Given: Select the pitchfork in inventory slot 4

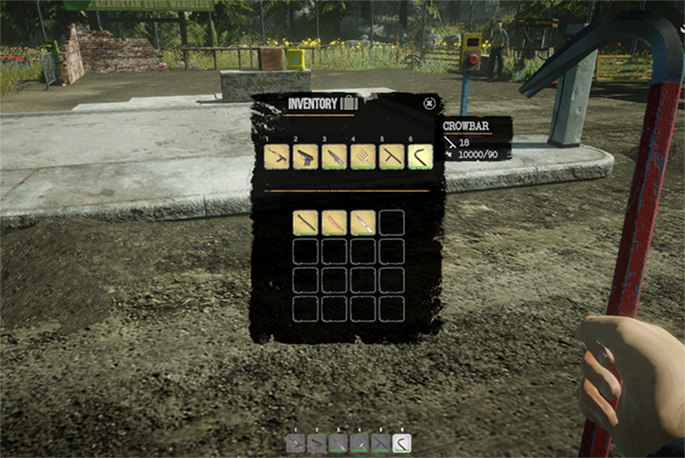Looking at the screenshot, I should point(363,157).
